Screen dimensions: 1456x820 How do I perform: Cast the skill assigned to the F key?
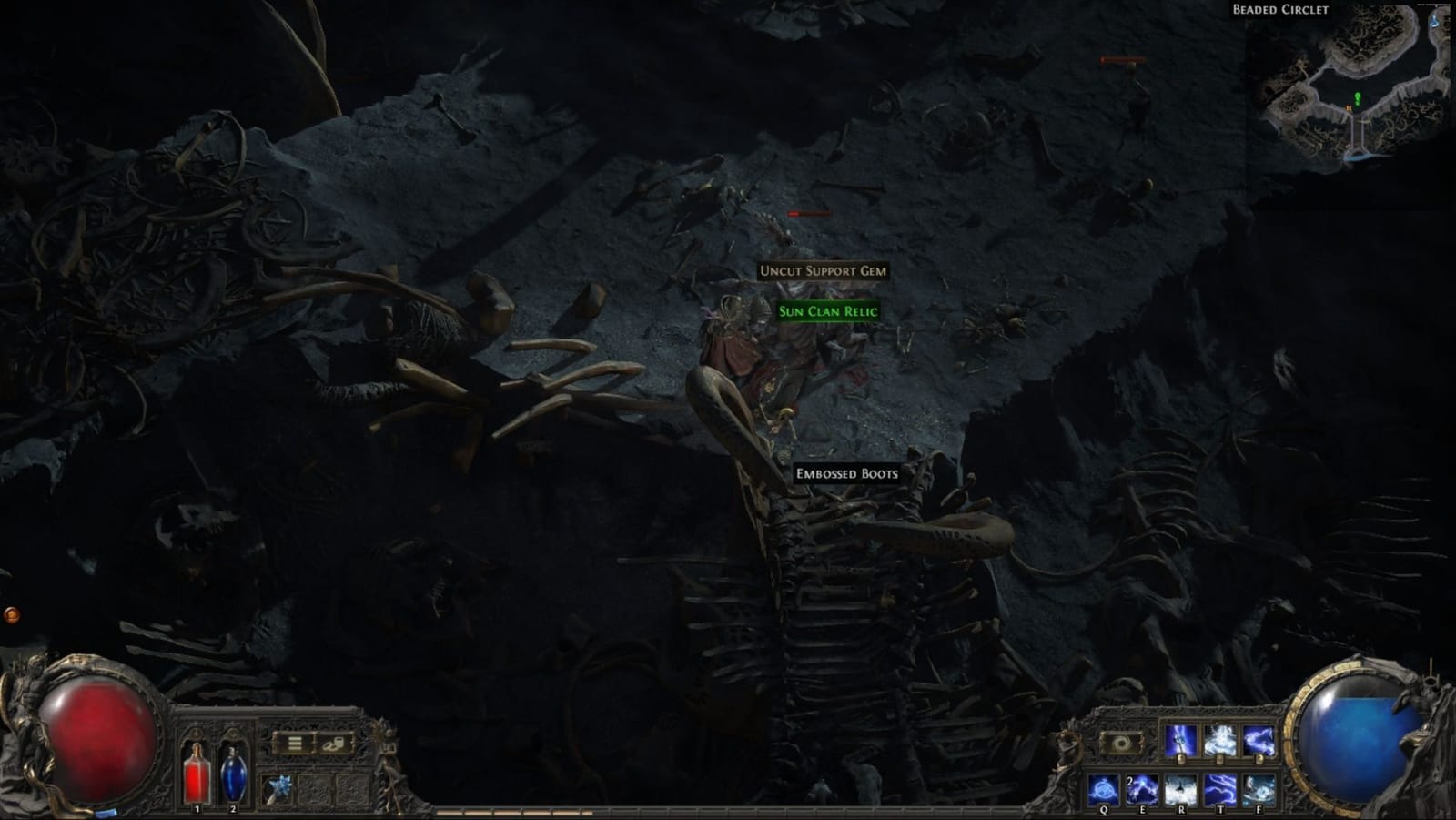coord(1259,790)
